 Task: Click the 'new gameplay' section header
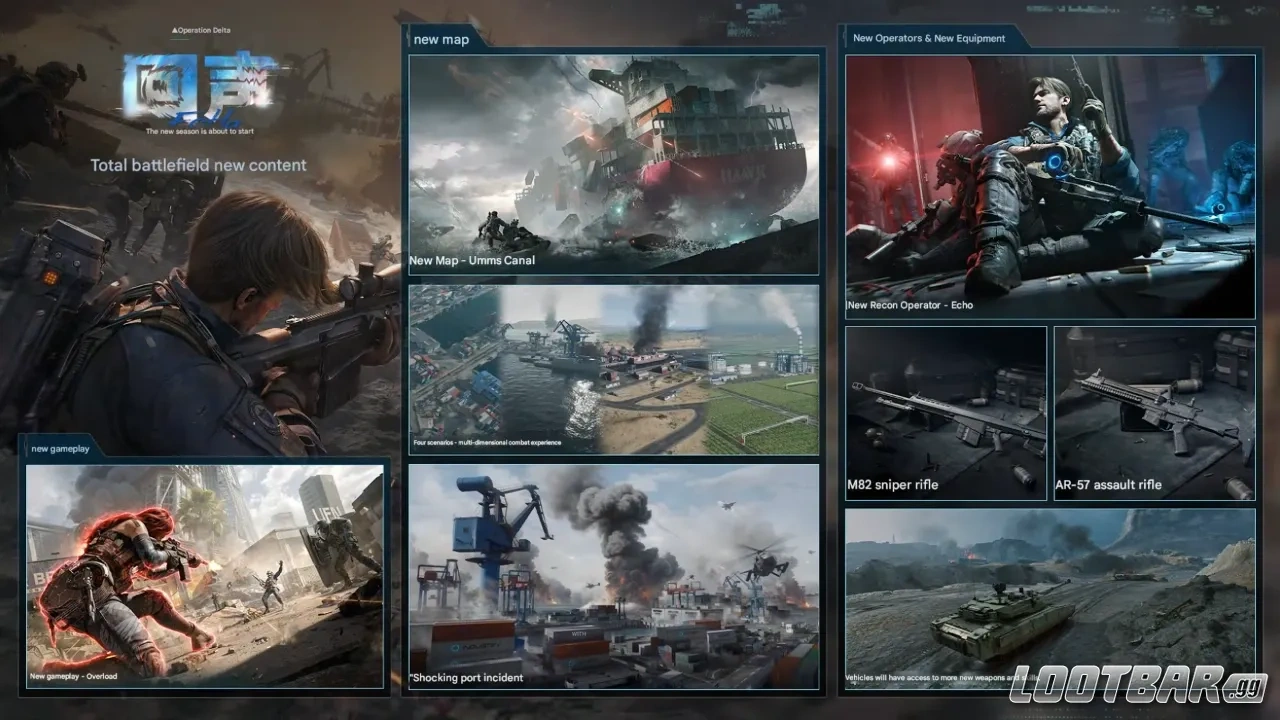(61, 448)
